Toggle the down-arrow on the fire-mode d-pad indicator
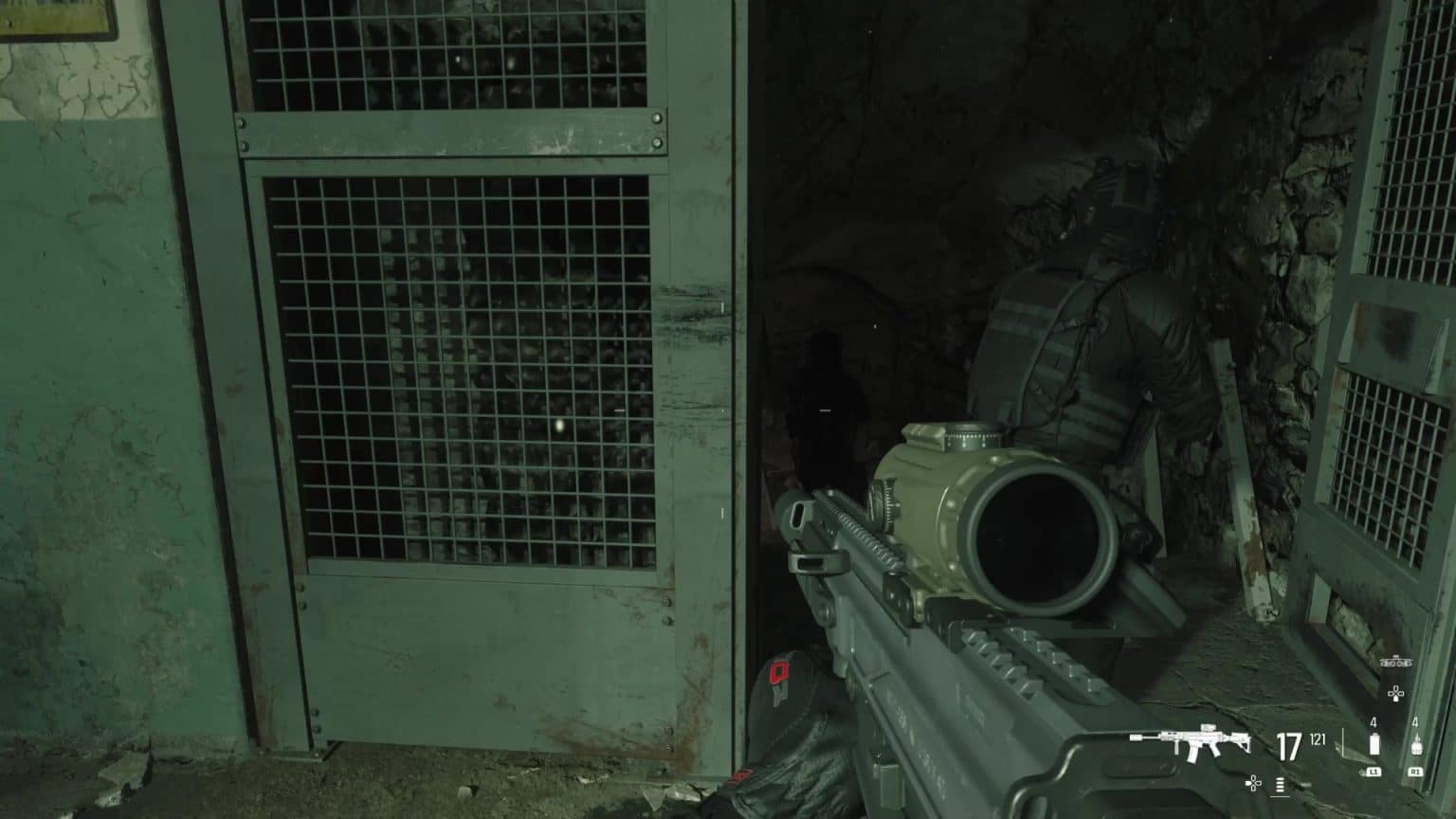 point(1254,789)
